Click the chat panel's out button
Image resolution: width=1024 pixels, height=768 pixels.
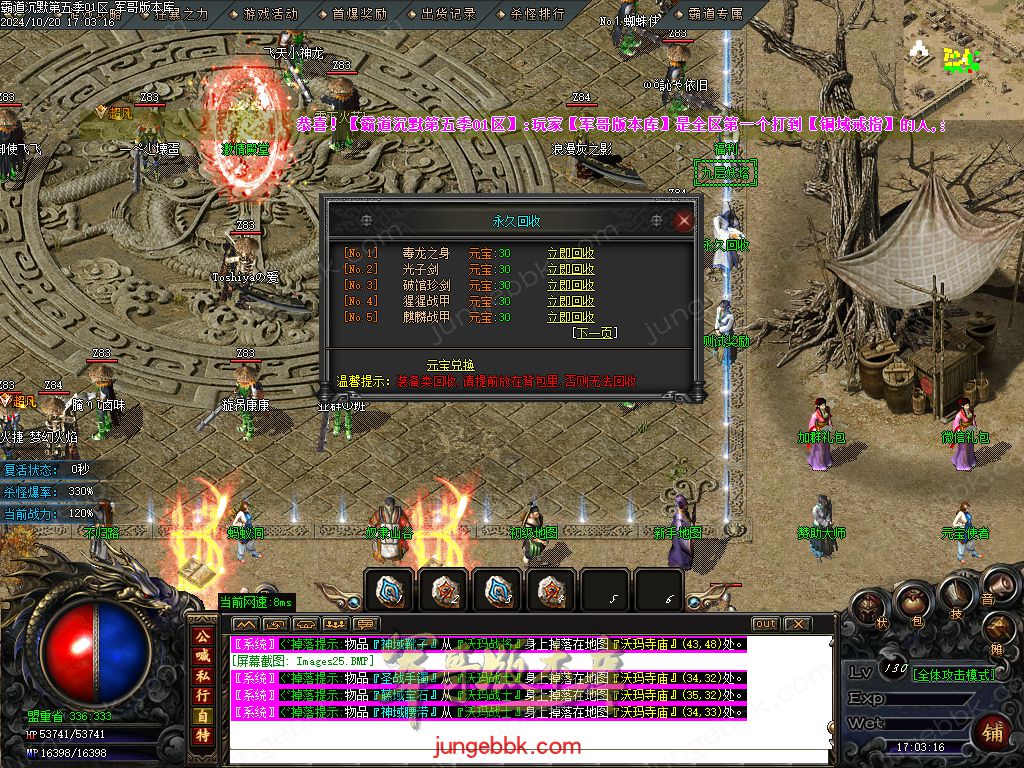[x=765, y=624]
